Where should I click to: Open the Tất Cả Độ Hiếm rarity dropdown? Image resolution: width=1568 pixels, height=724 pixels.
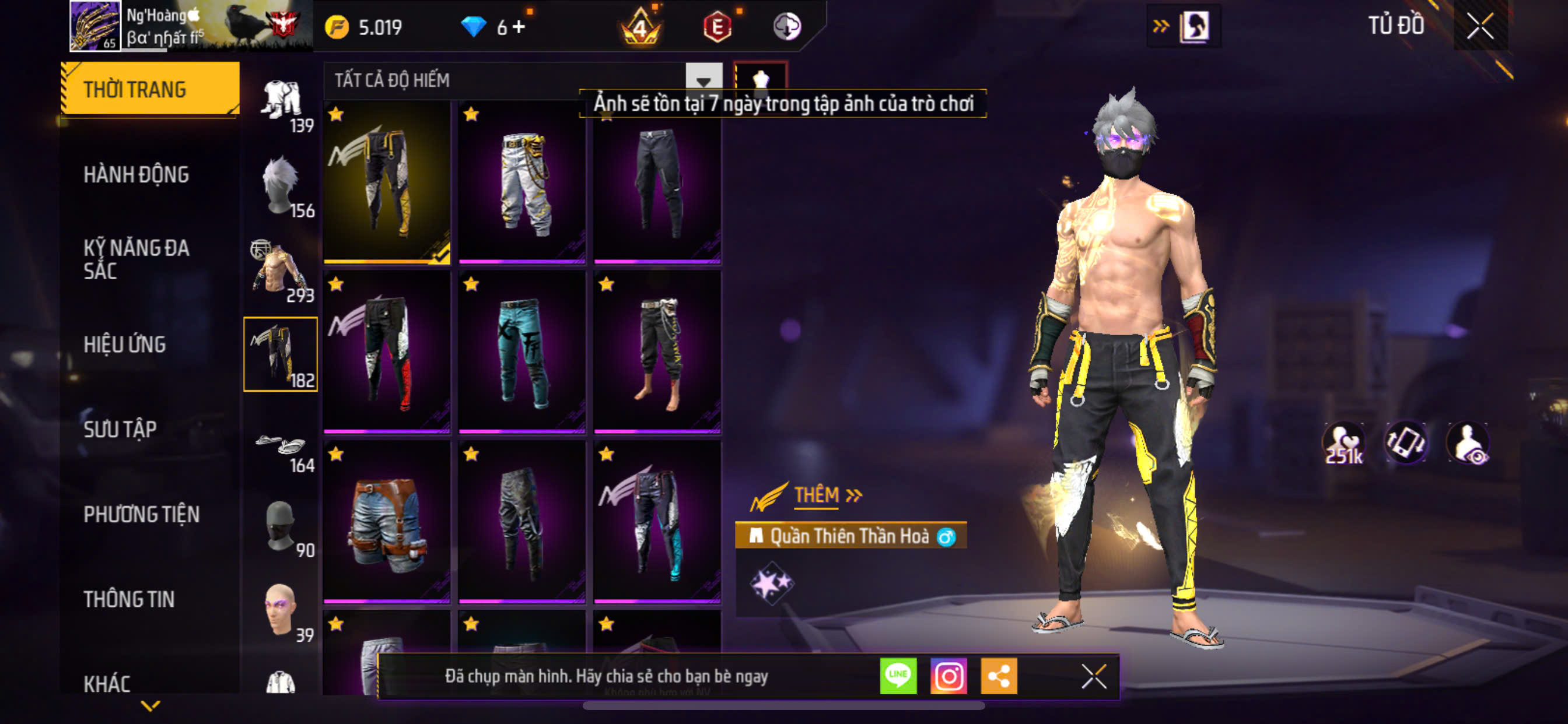tap(703, 80)
